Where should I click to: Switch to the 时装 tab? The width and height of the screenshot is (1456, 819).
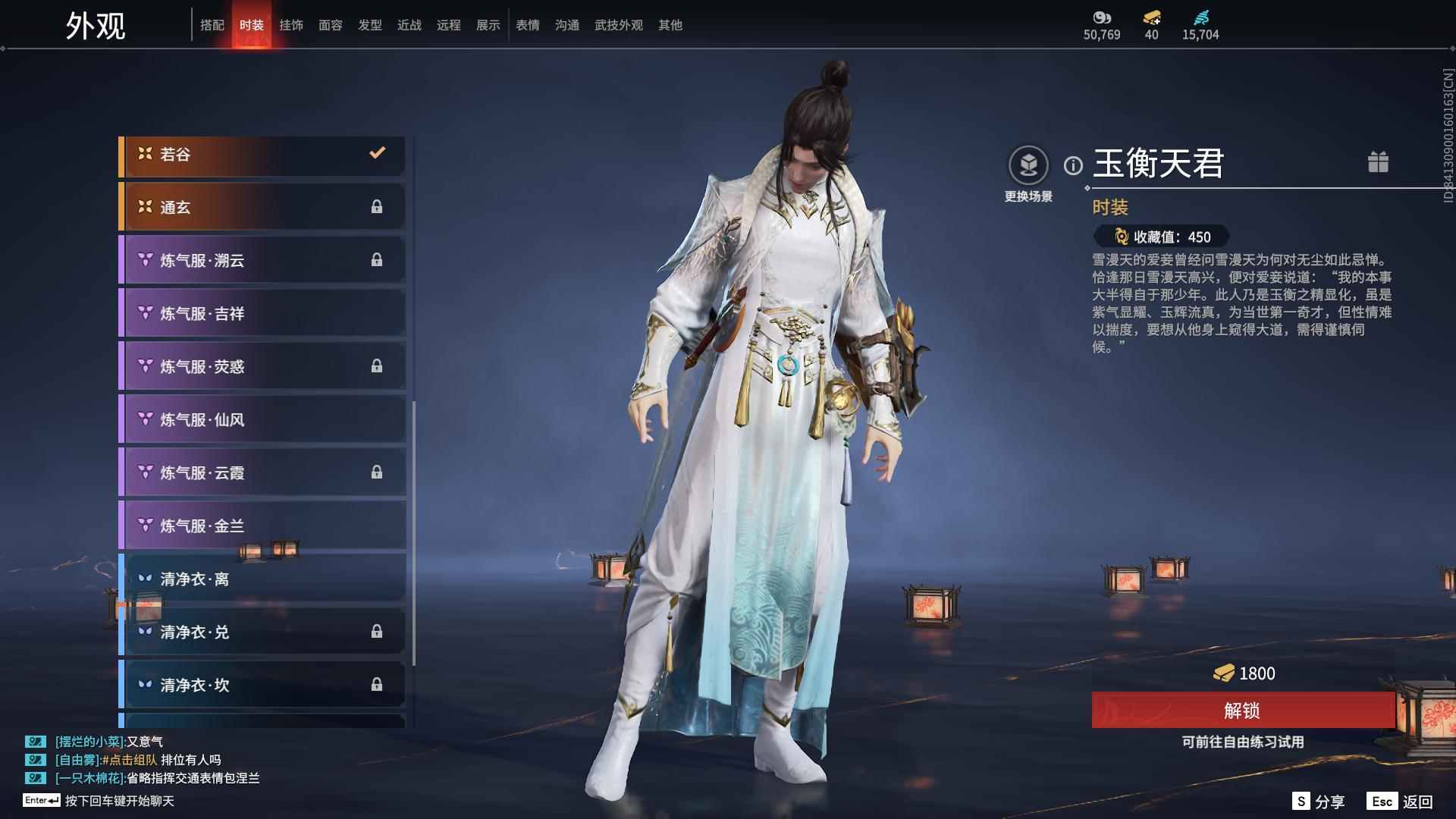coord(252,24)
